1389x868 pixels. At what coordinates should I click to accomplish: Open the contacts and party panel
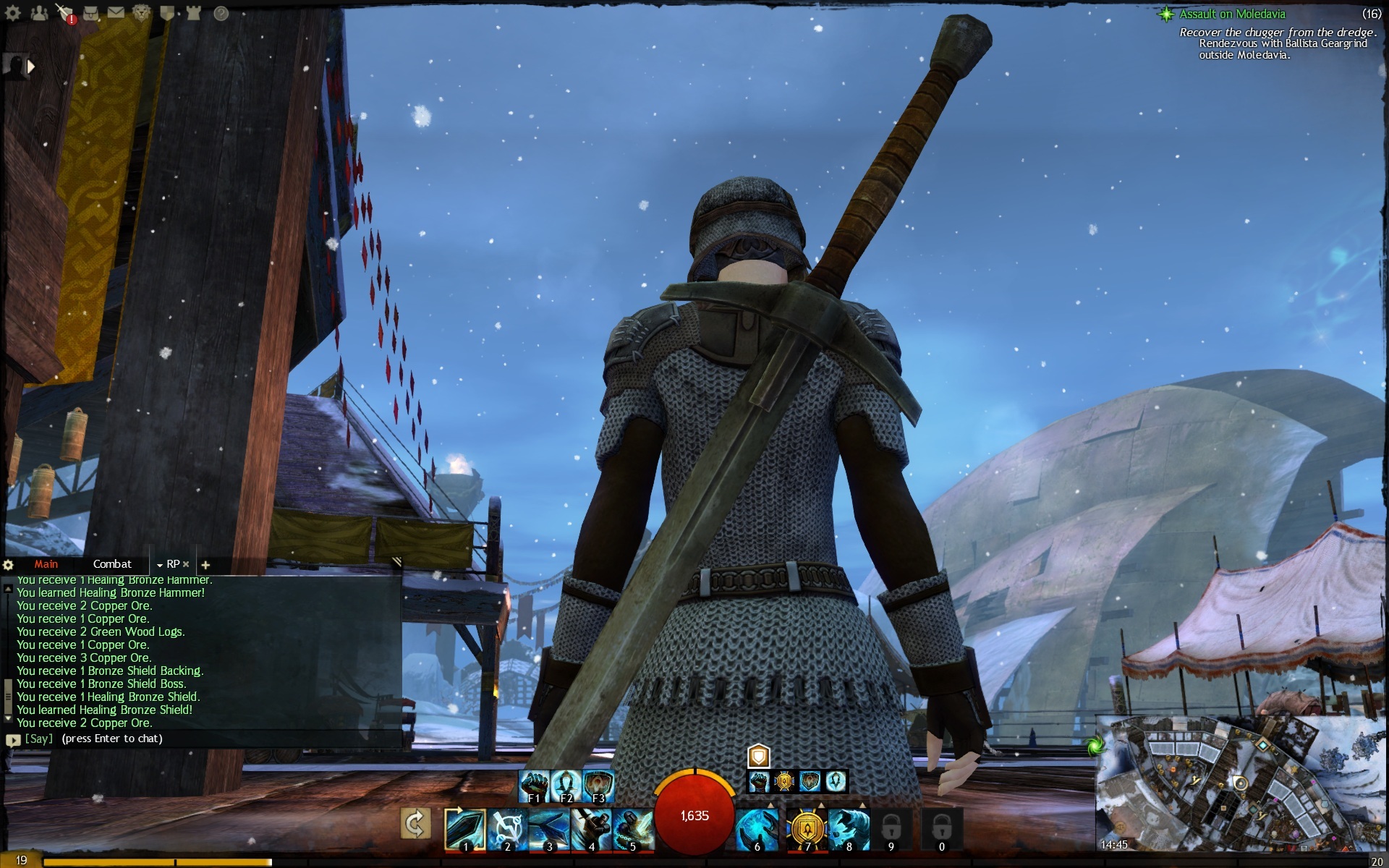point(39,12)
